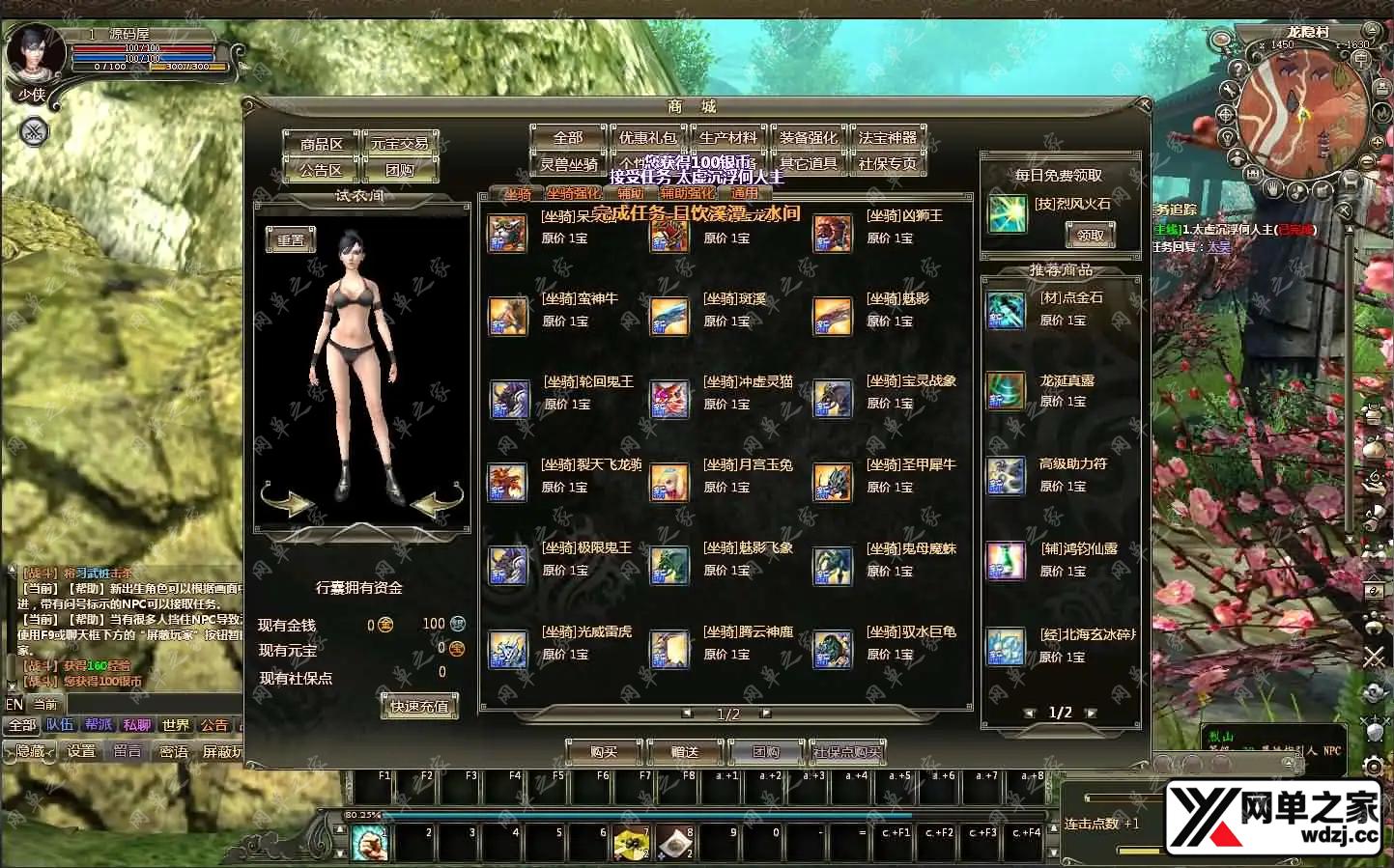Screen dimensions: 1394x868
Task: Open the 元宝交易 section
Action: coord(400,144)
